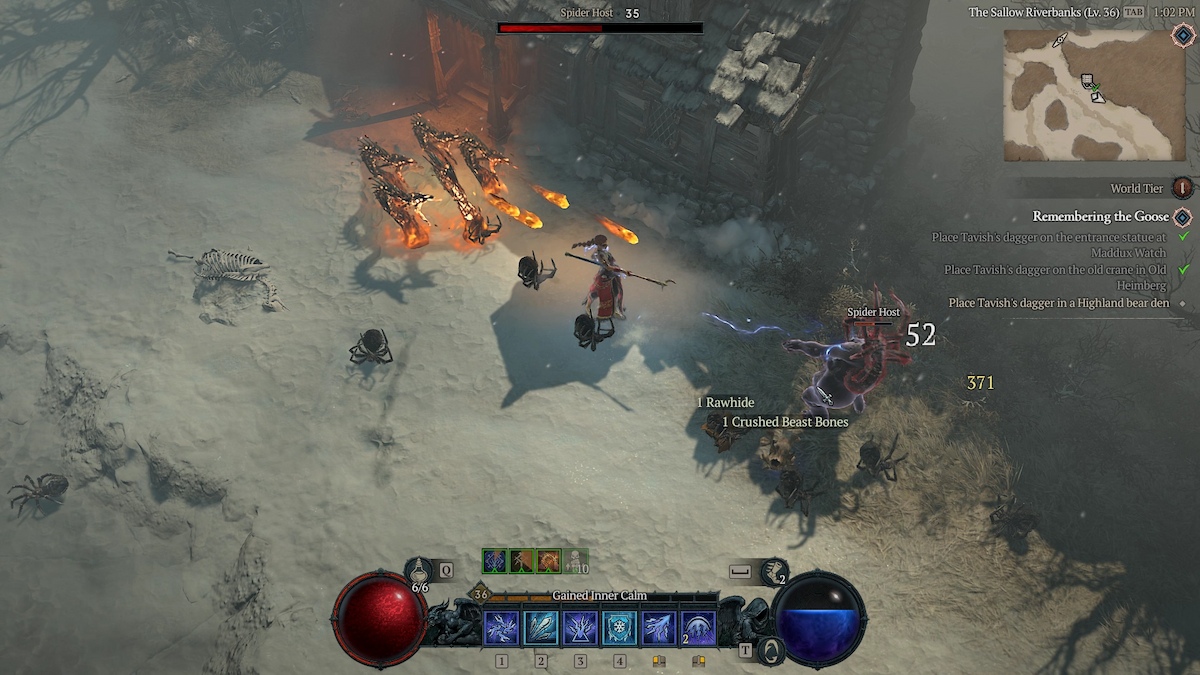The width and height of the screenshot is (1200, 675).
Task: Click the World Tier icon
Action: (1183, 188)
